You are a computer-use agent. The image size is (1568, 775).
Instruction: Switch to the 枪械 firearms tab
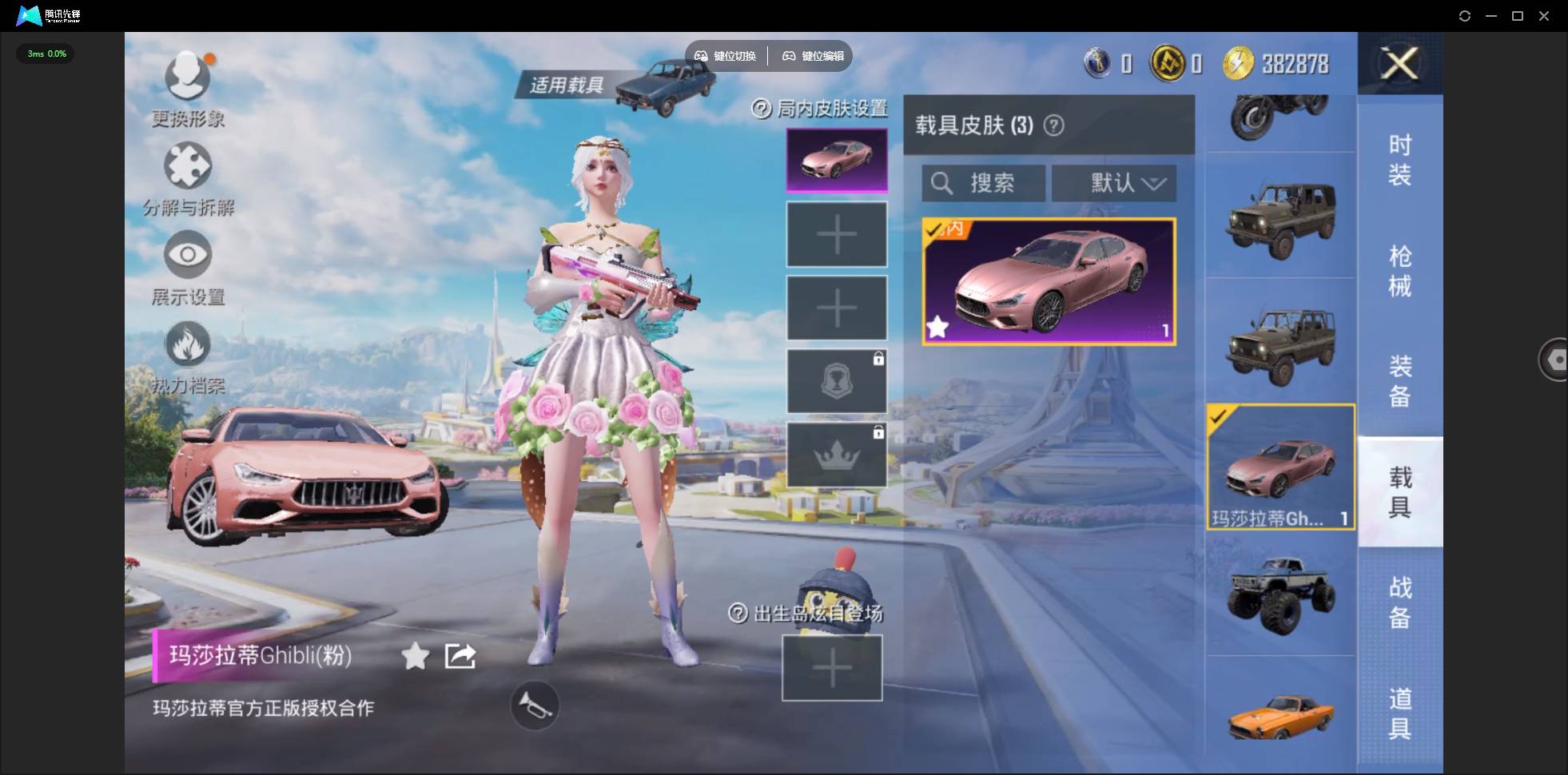tap(1399, 271)
